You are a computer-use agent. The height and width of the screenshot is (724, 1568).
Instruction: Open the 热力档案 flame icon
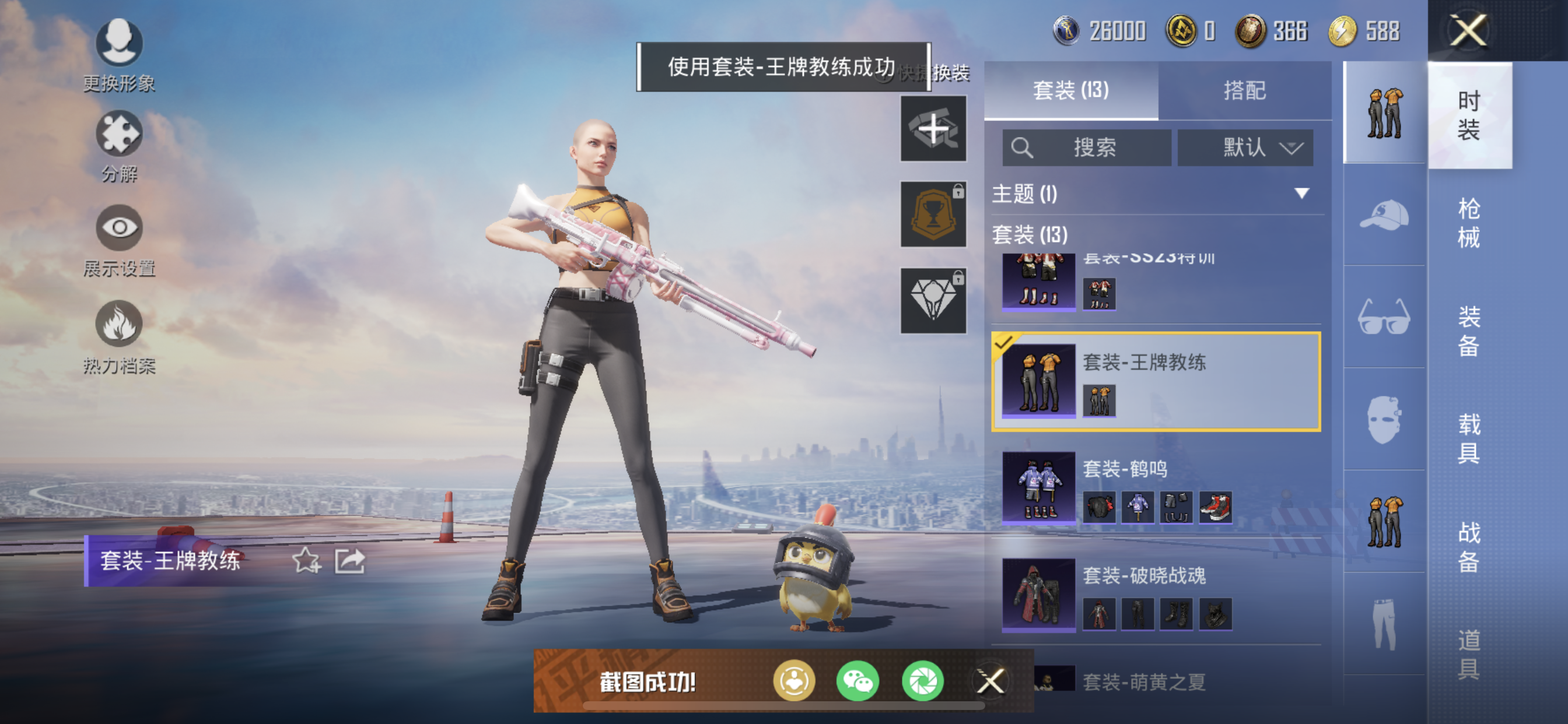pyautogui.click(x=120, y=324)
